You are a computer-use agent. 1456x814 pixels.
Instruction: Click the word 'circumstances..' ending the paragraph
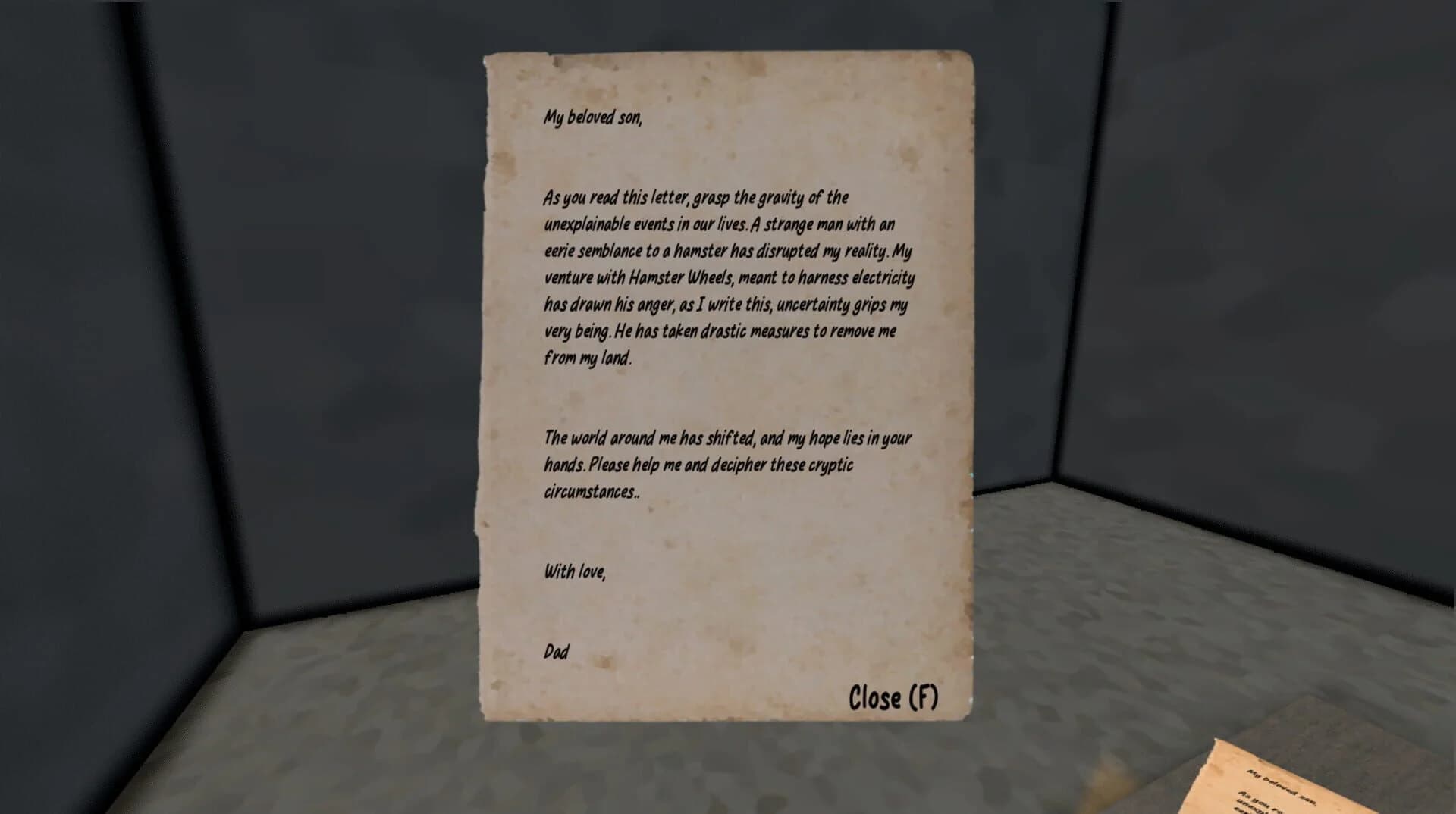click(x=591, y=490)
